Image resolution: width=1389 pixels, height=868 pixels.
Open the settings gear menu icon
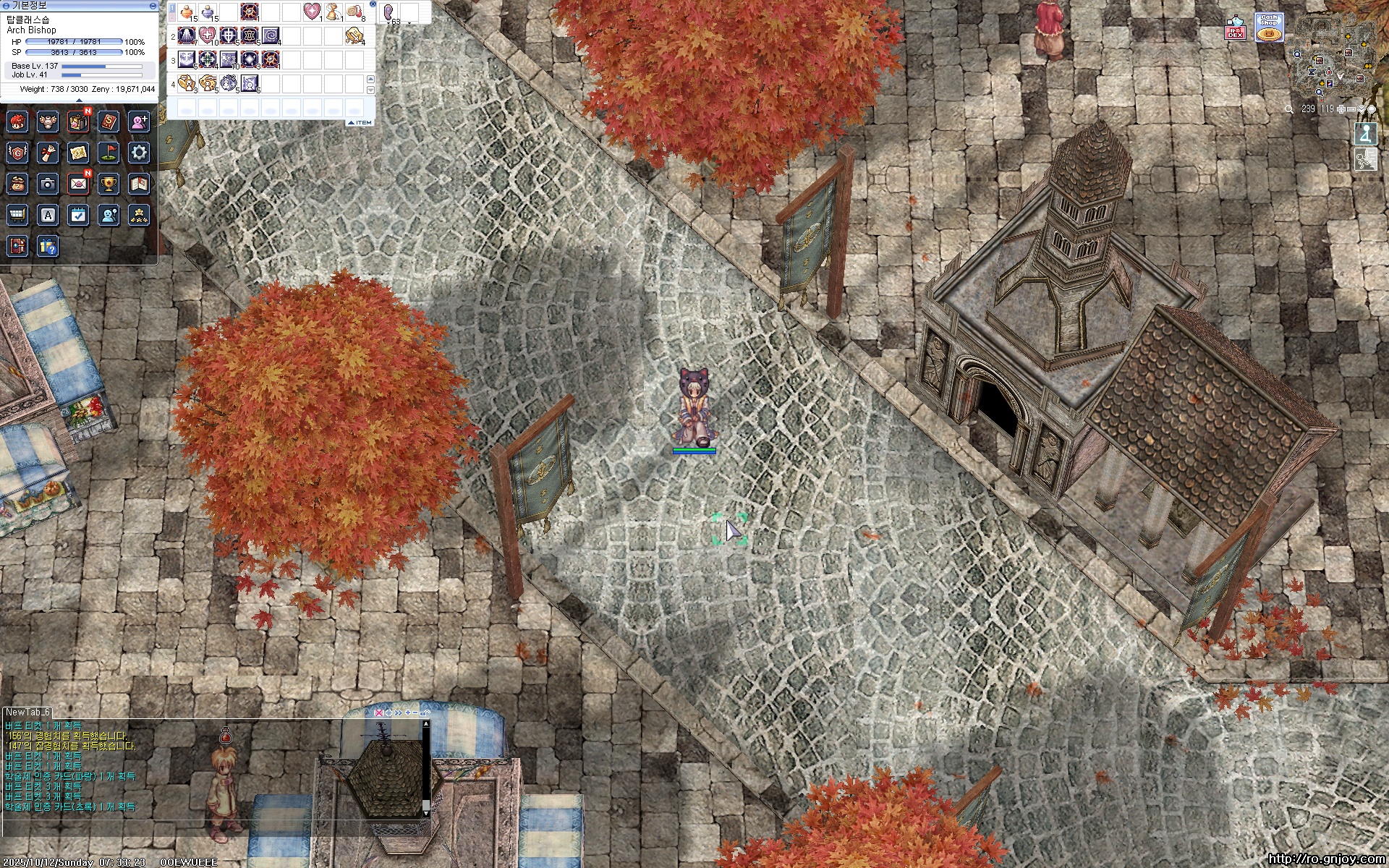pos(139,153)
